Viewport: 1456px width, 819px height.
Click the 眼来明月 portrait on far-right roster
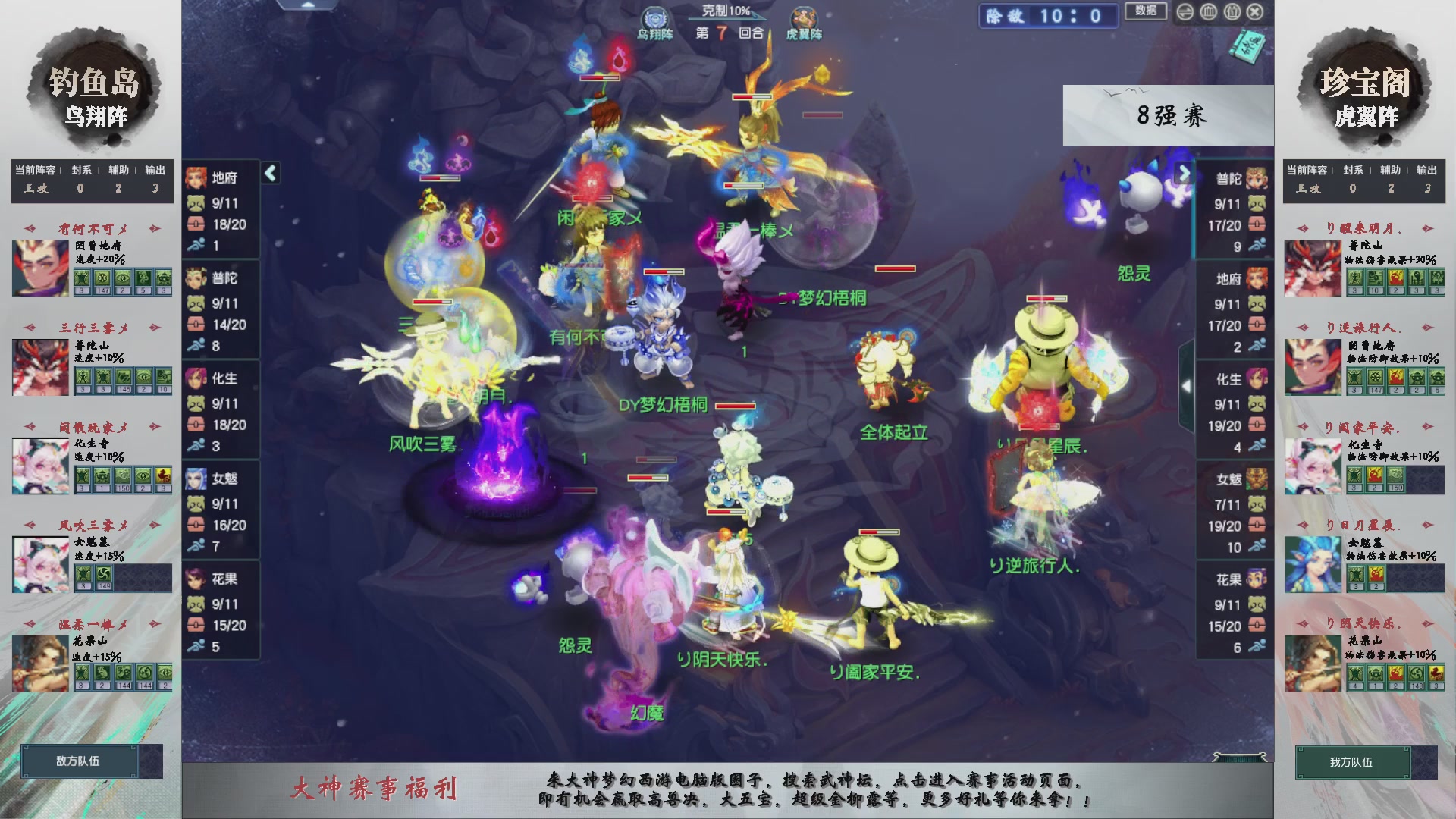point(1312,267)
